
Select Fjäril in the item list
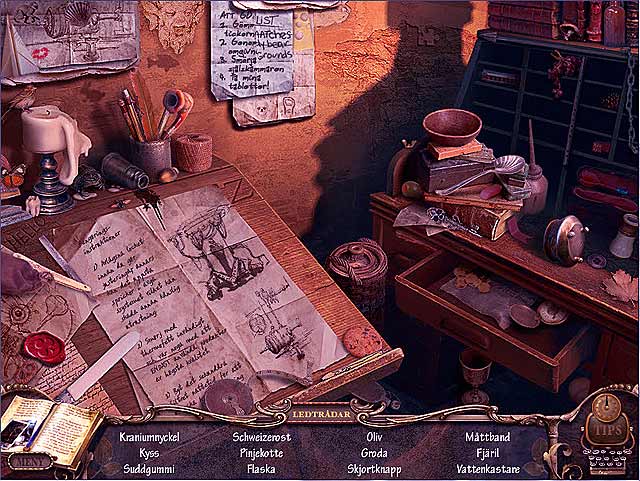pyautogui.click(x=487, y=453)
